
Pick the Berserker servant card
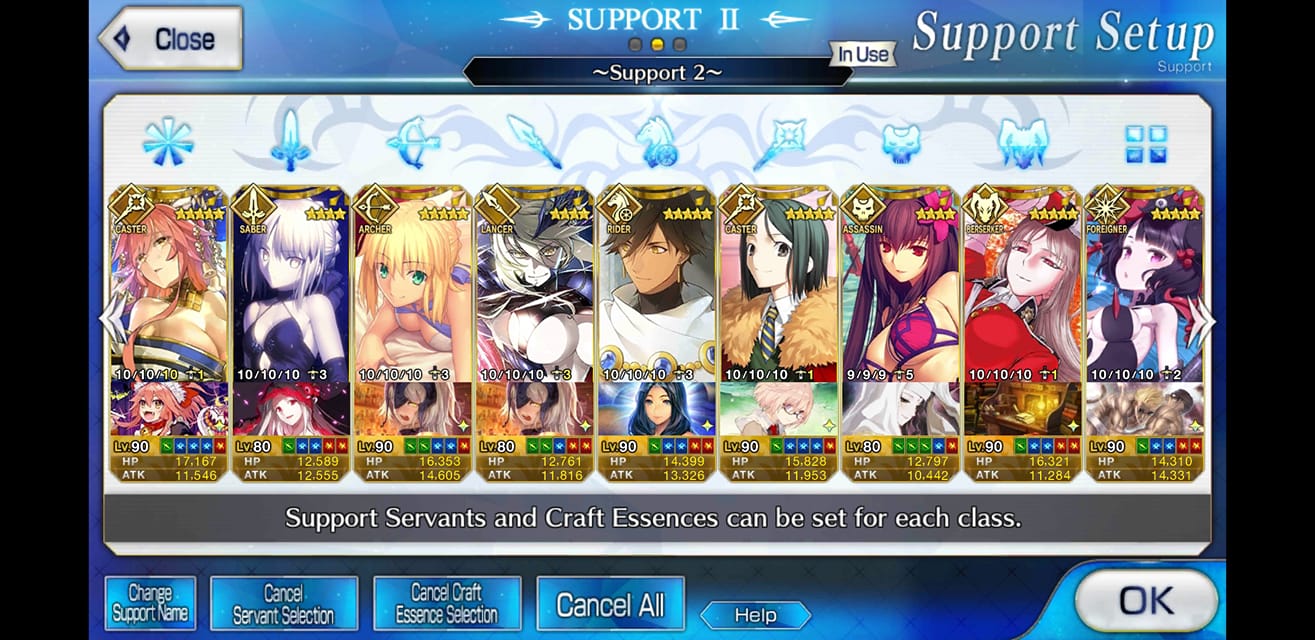tap(1022, 290)
